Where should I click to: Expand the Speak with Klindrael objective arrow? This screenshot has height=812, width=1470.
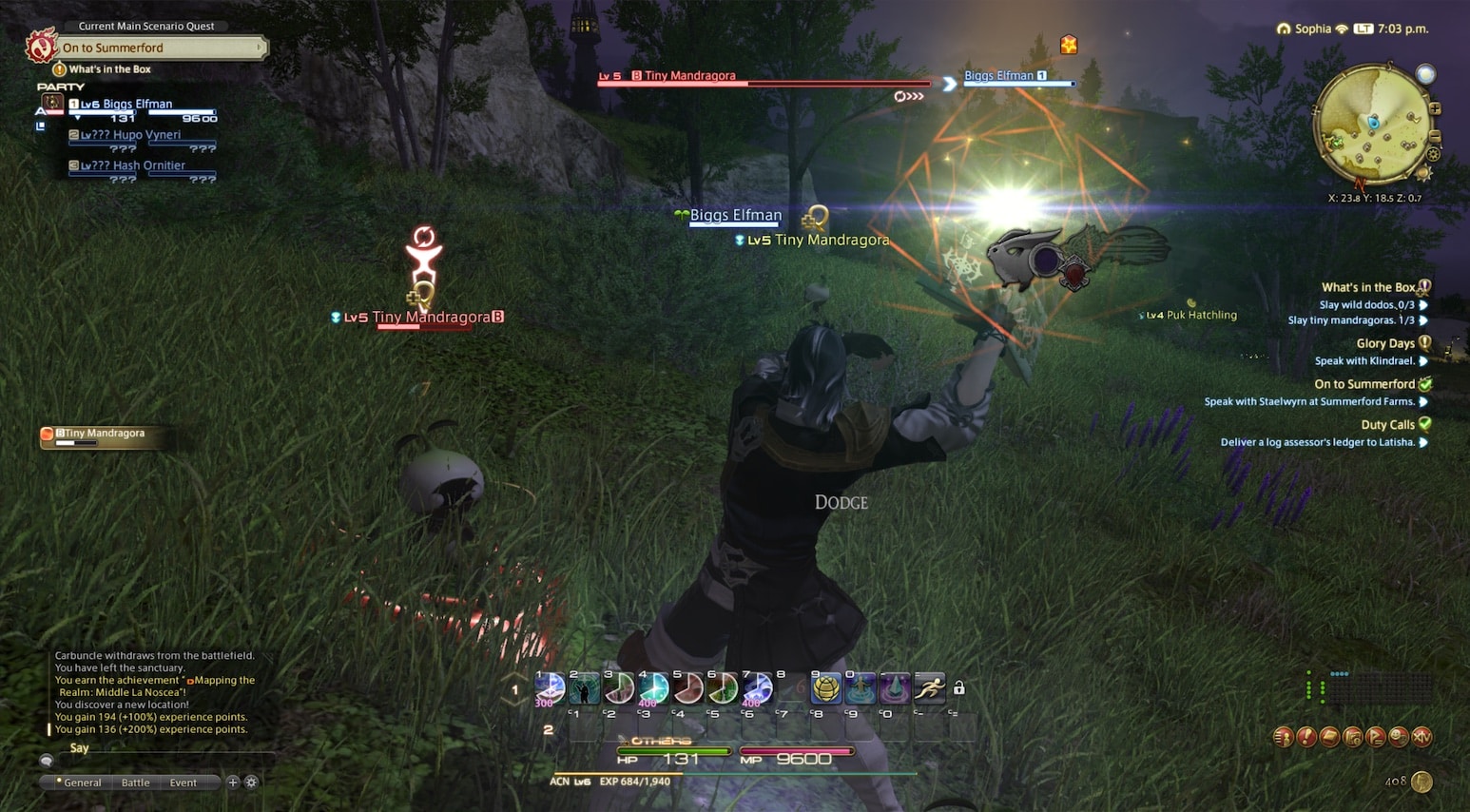[1425, 360]
